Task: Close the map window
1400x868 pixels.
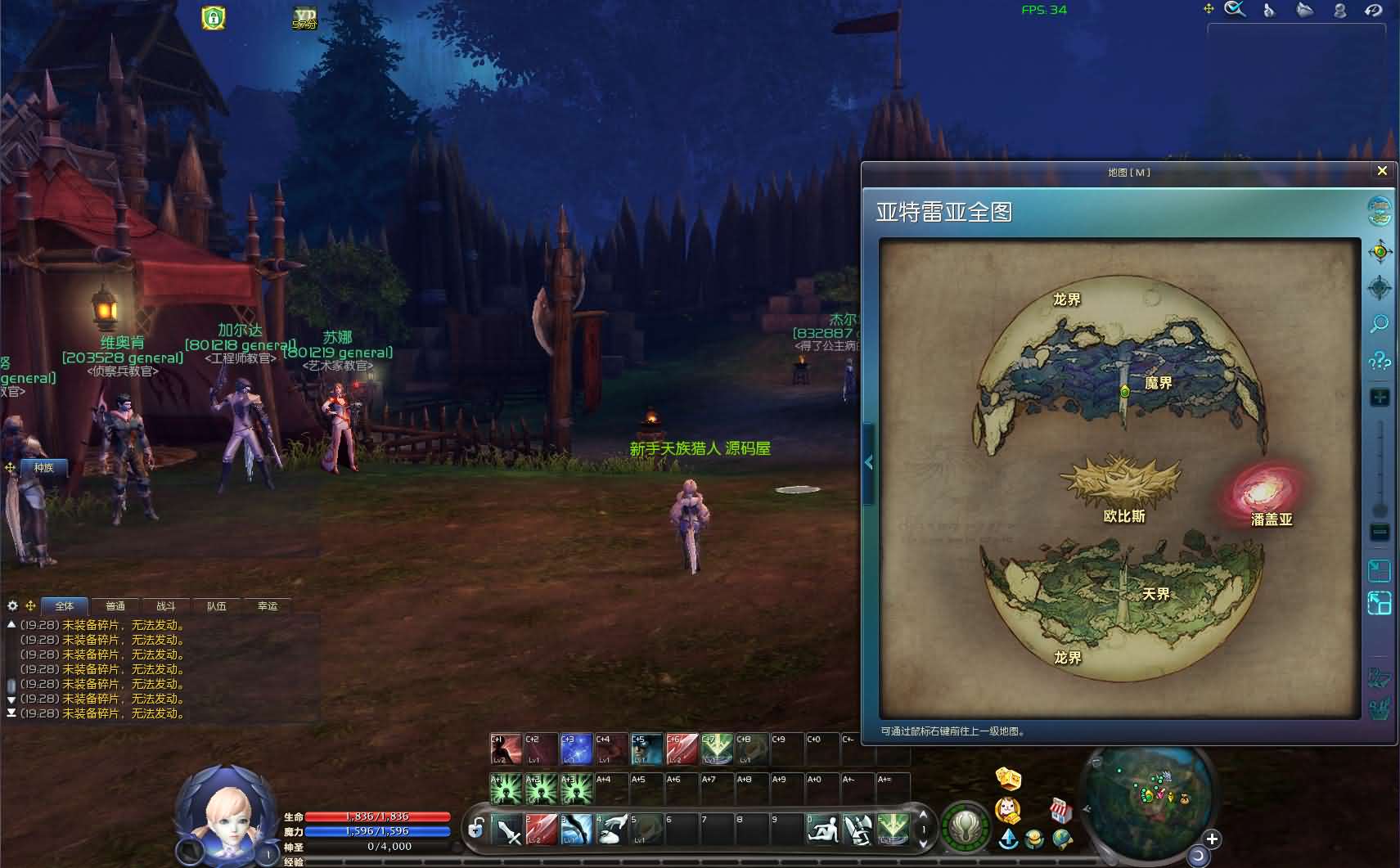Action: [1382, 171]
